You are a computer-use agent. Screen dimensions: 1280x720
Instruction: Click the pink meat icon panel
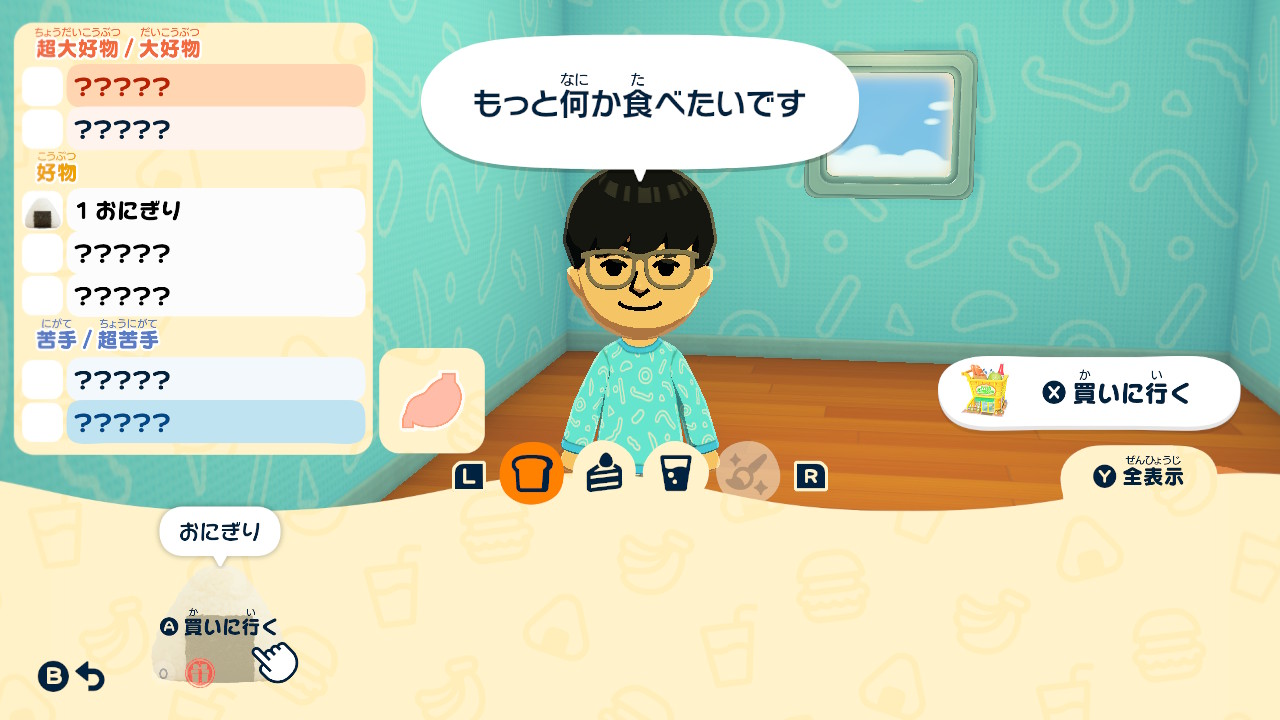coord(433,399)
